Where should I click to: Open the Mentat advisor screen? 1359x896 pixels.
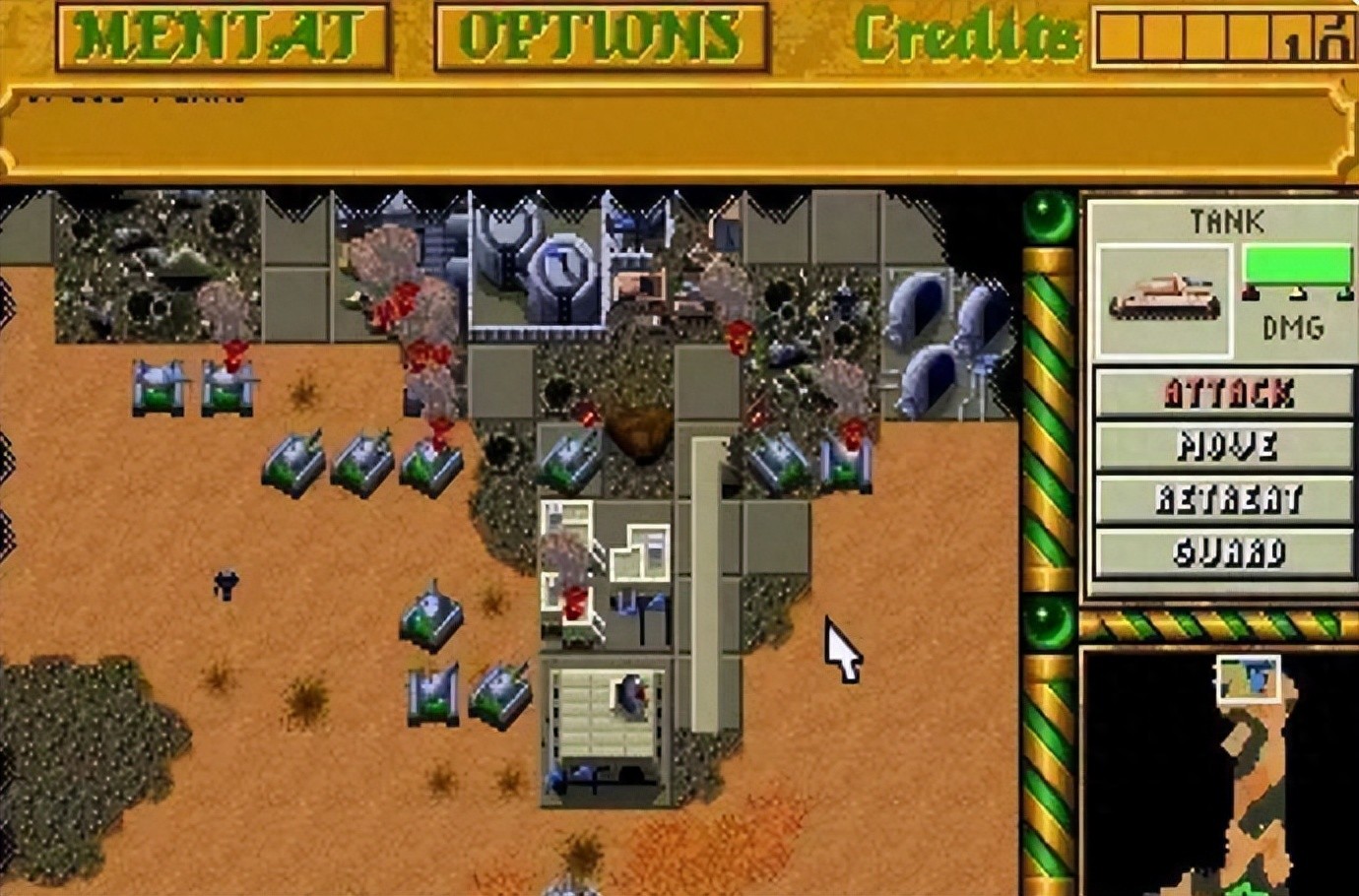(x=223, y=36)
